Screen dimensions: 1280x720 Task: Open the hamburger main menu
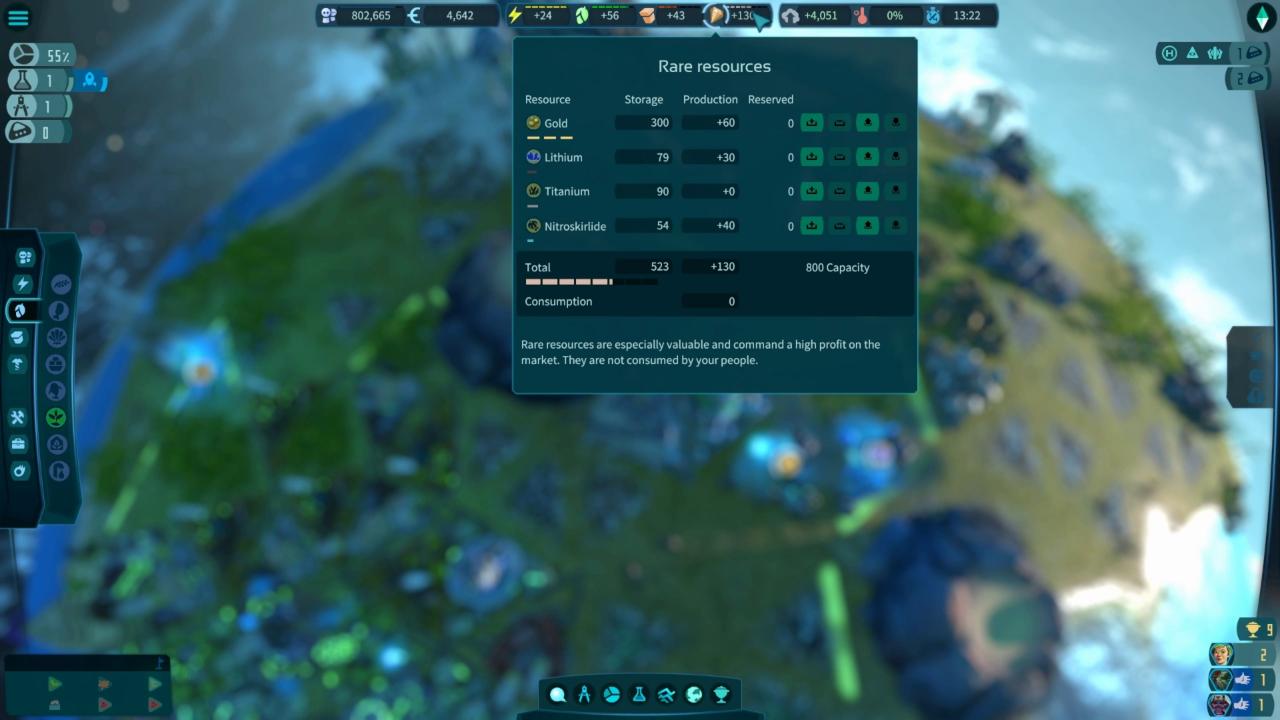(18, 17)
